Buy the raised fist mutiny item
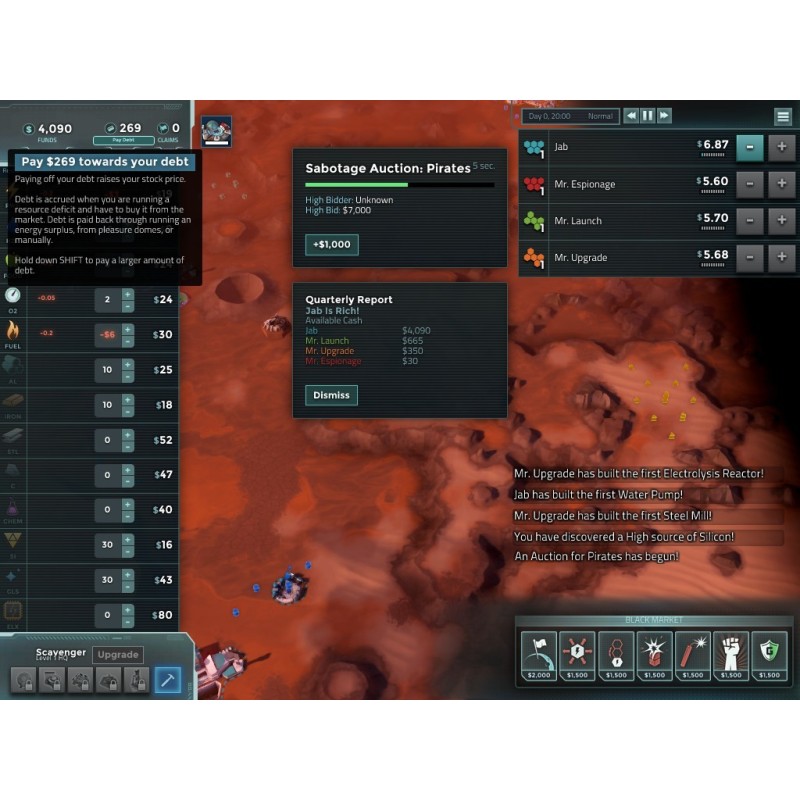The image size is (800, 800). click(x=730, y=657)
